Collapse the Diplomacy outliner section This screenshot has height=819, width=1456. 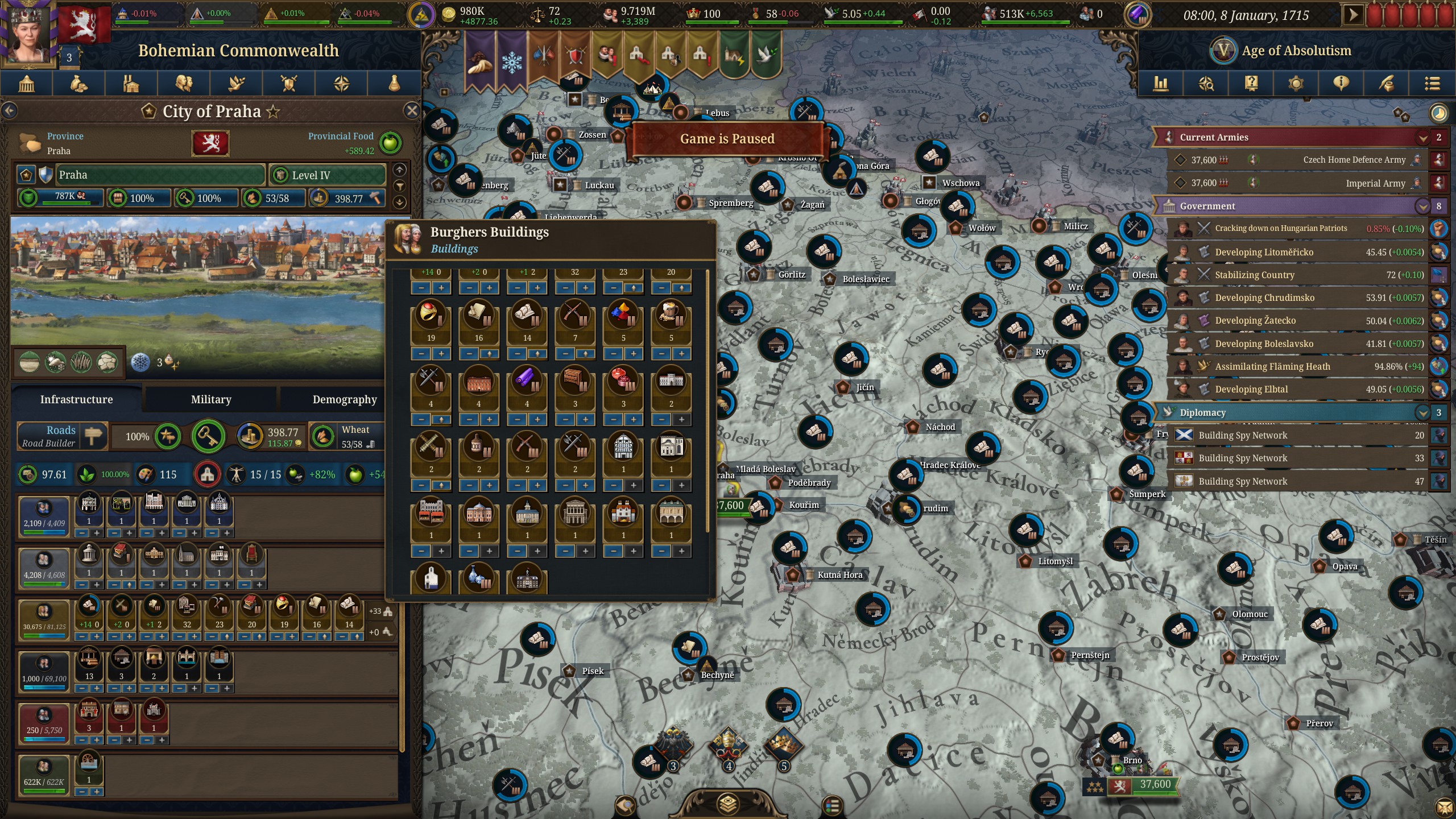[x=1422, y=412]
